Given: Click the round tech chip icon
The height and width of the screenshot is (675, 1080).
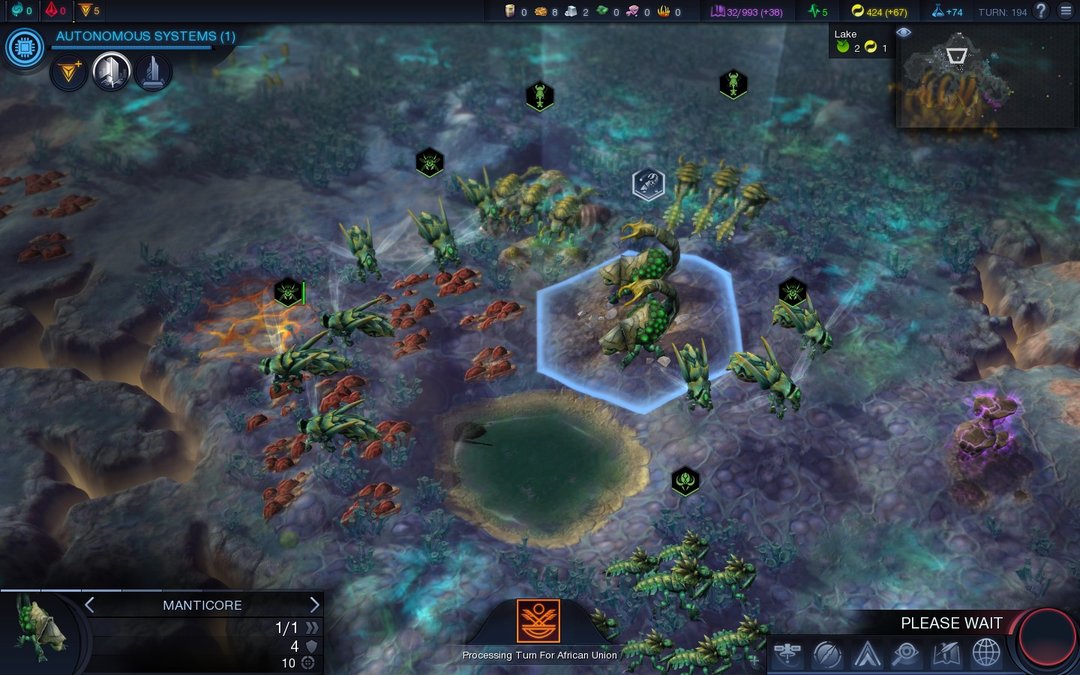Looking at the screenshot, I should pyautogui.click(x=23, y=48).
